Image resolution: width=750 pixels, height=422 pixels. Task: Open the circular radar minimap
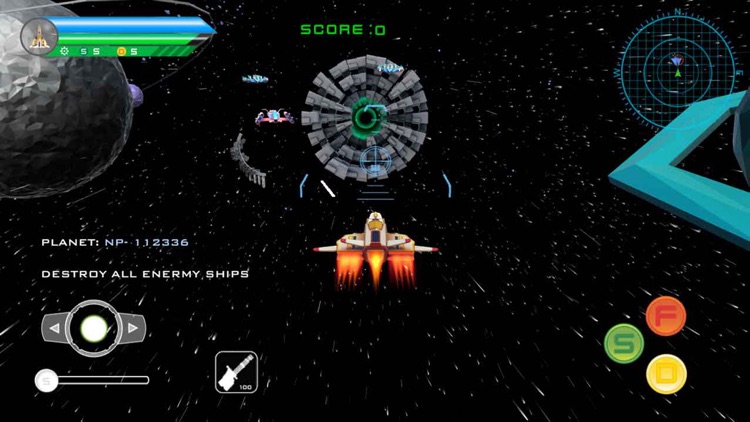(x=677, y=68)
